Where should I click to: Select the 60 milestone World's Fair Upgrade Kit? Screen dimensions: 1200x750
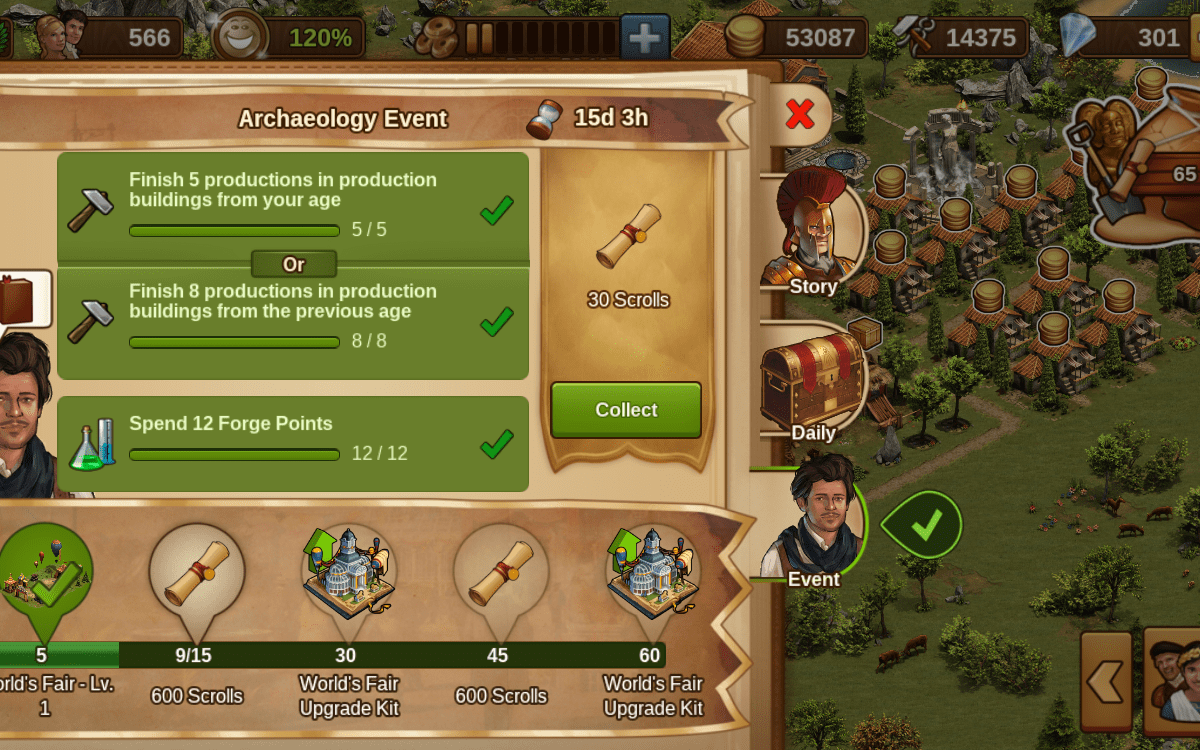click(652, 575)
